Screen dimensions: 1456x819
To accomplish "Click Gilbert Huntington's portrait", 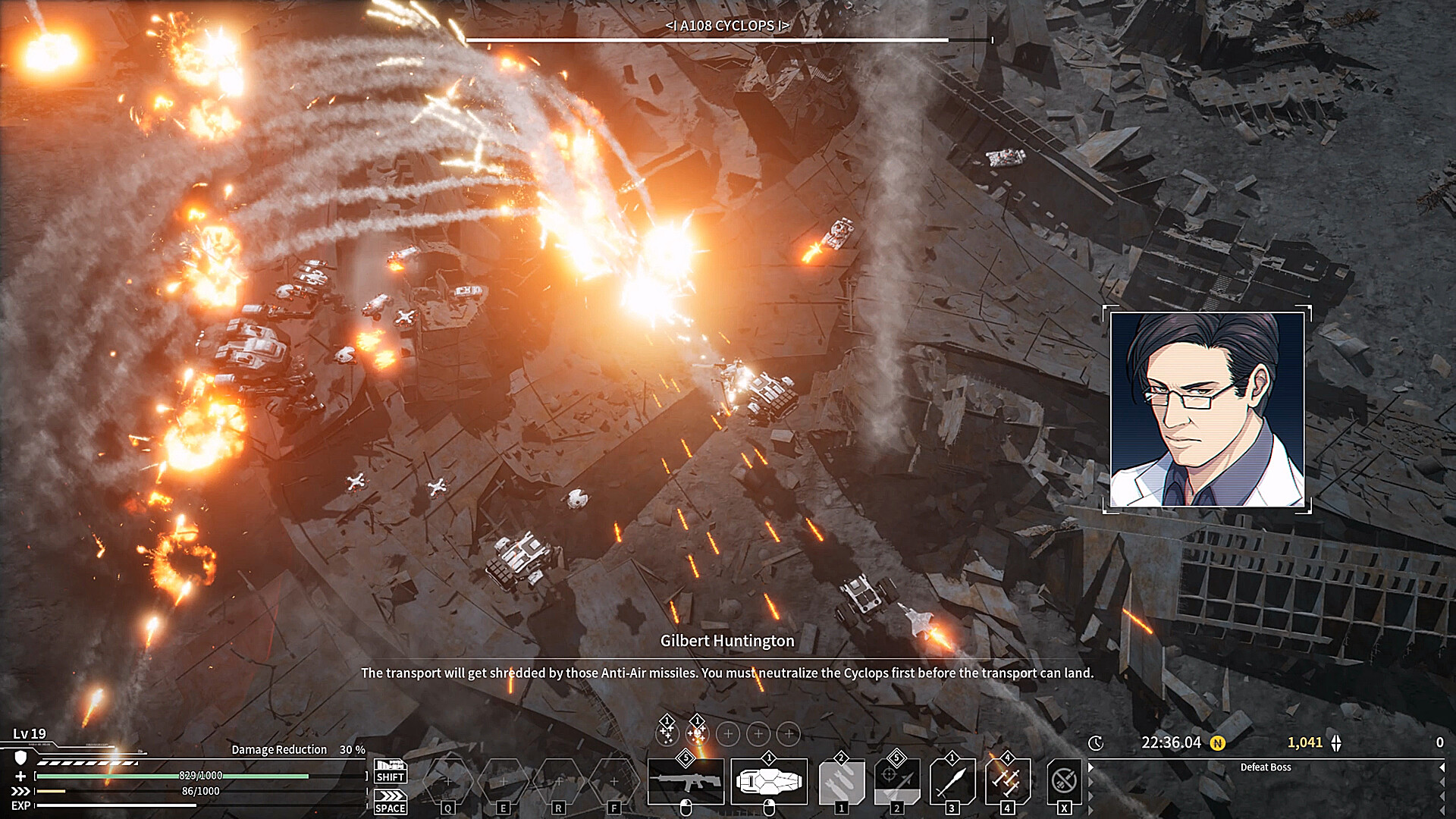I will [1207, 409].
